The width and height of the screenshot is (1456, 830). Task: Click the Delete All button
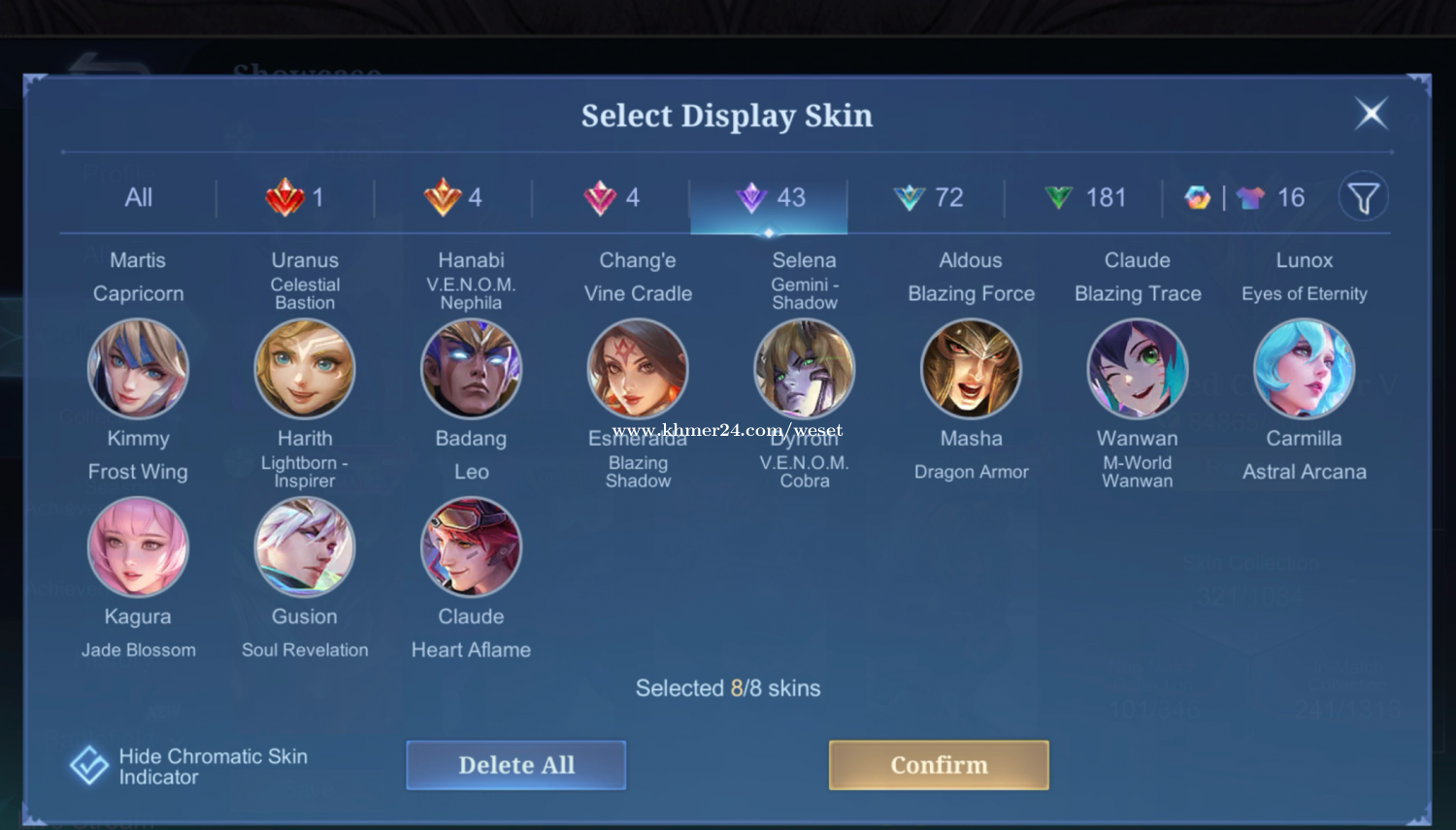click(x=515, y=765)
